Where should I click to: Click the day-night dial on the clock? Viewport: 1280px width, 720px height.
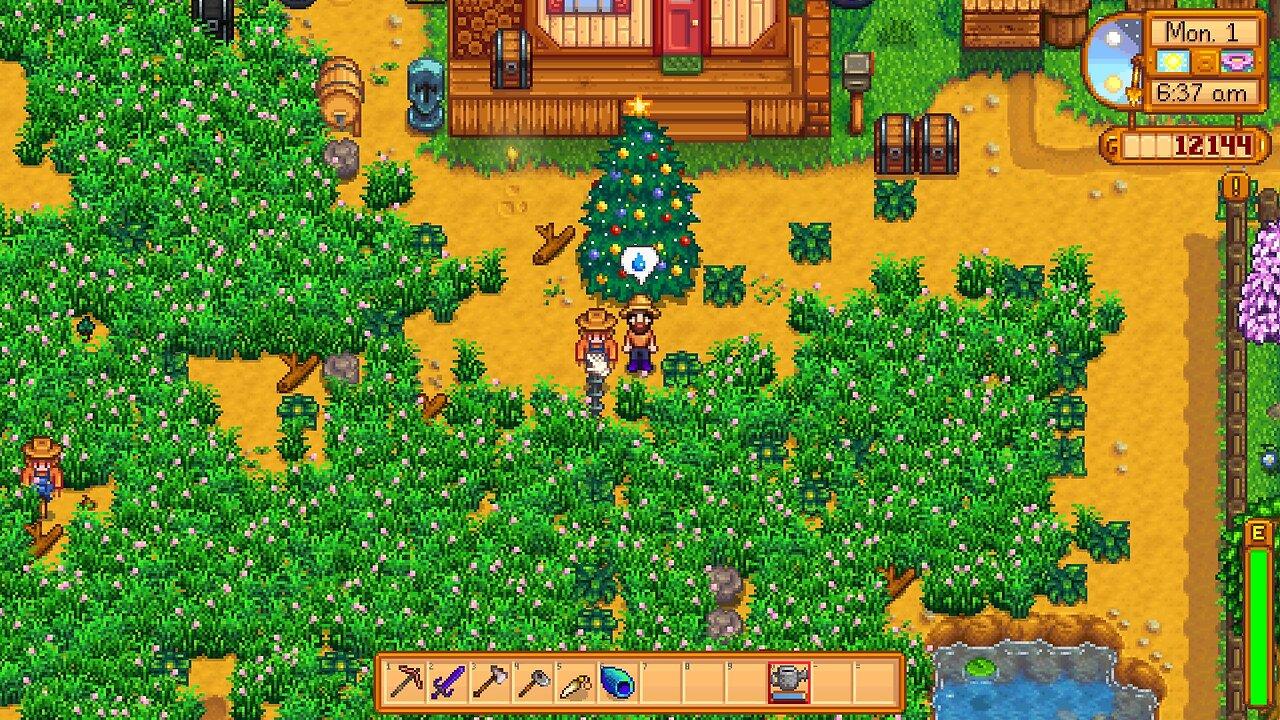[1113, 58]
